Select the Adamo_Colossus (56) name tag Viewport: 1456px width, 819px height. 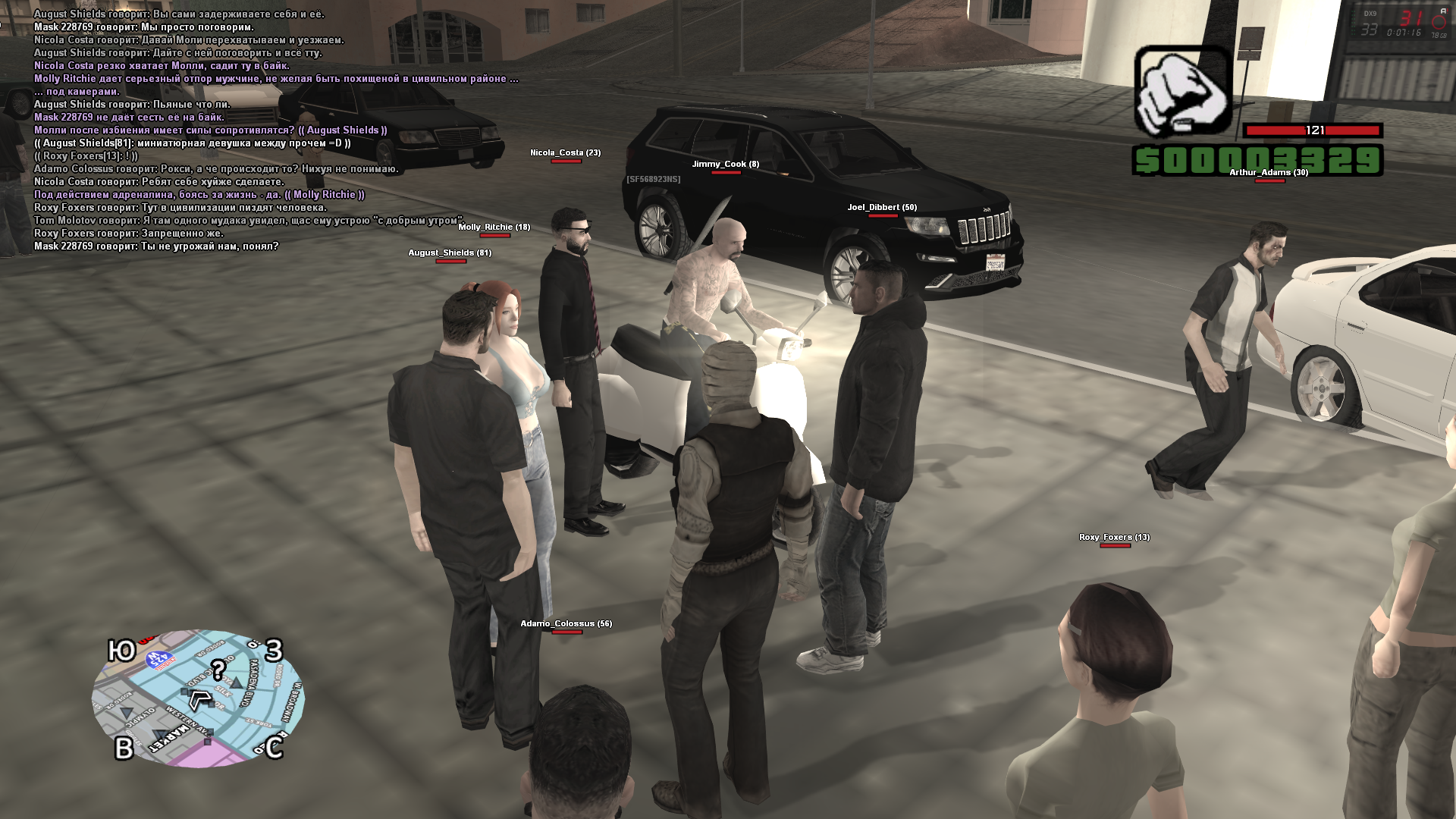[566, 624]
